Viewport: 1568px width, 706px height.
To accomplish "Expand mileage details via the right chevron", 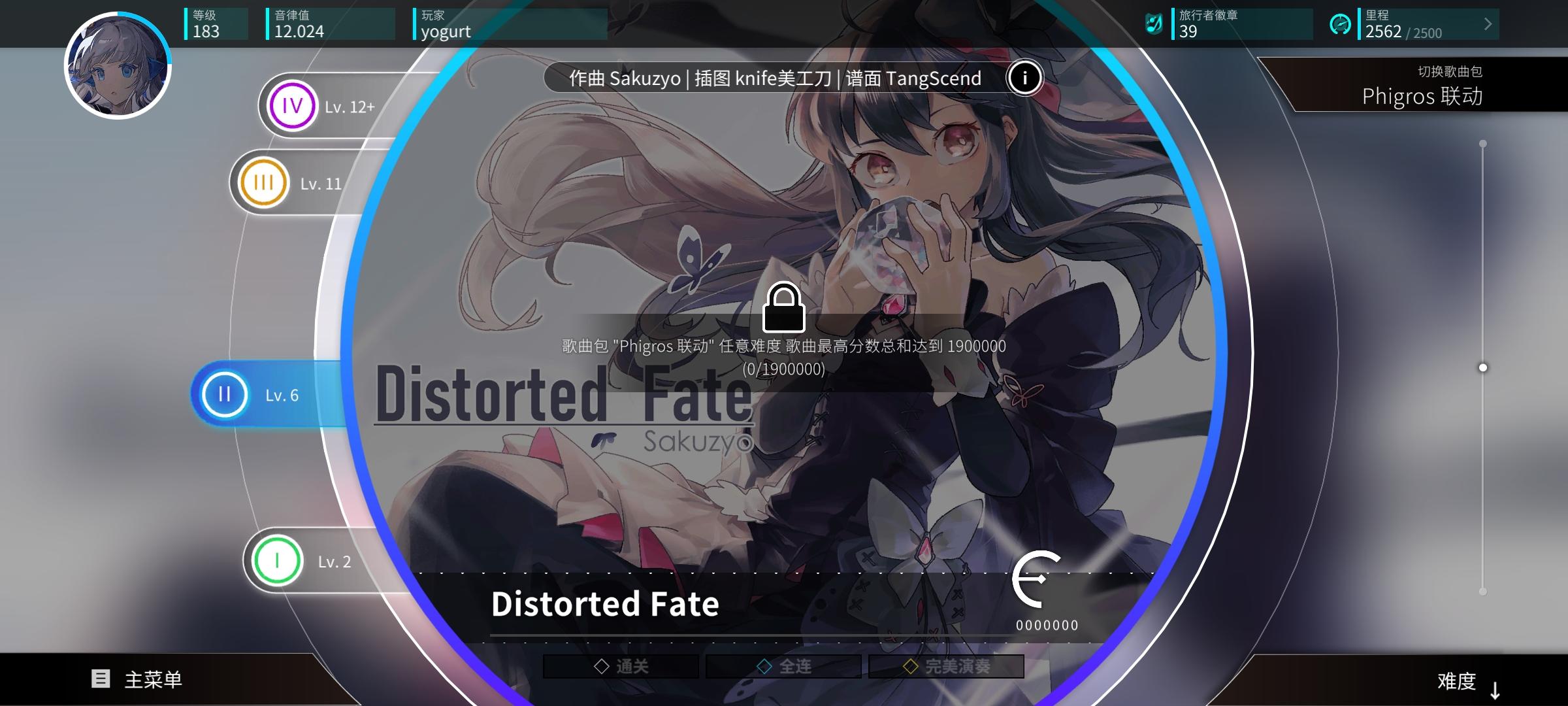I will pos(1488,24).
